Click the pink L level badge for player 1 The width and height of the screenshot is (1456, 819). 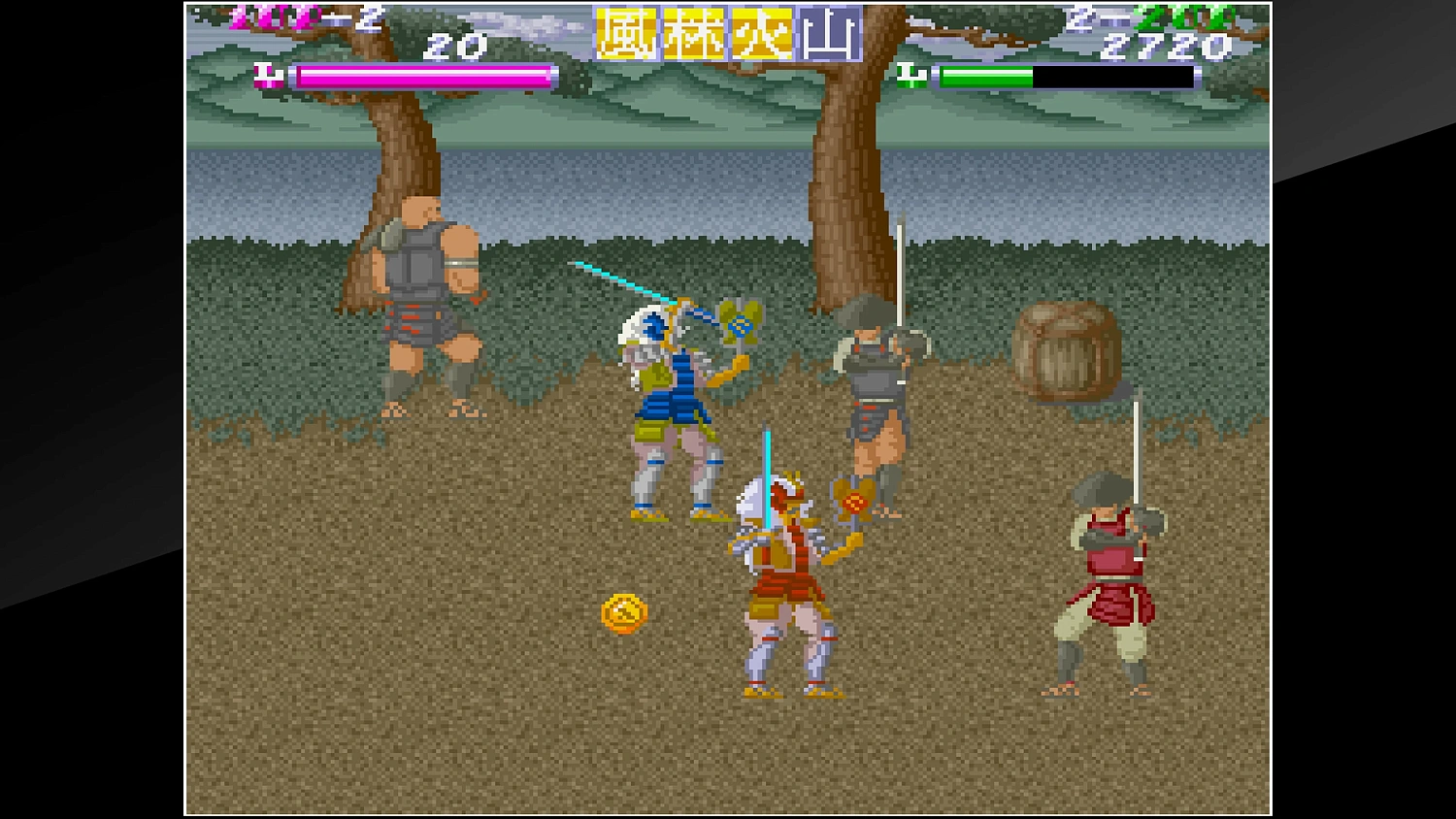270,73
